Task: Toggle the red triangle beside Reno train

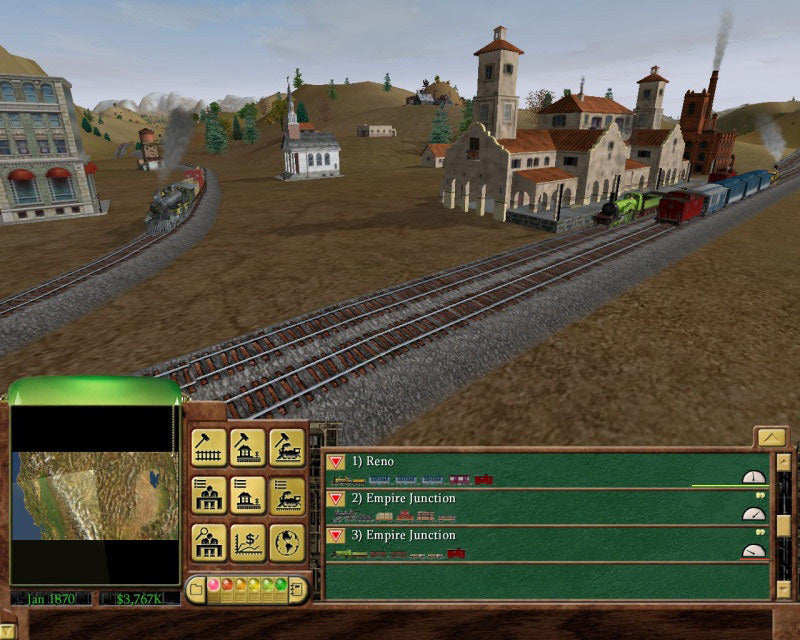Action: click(337, 462)
